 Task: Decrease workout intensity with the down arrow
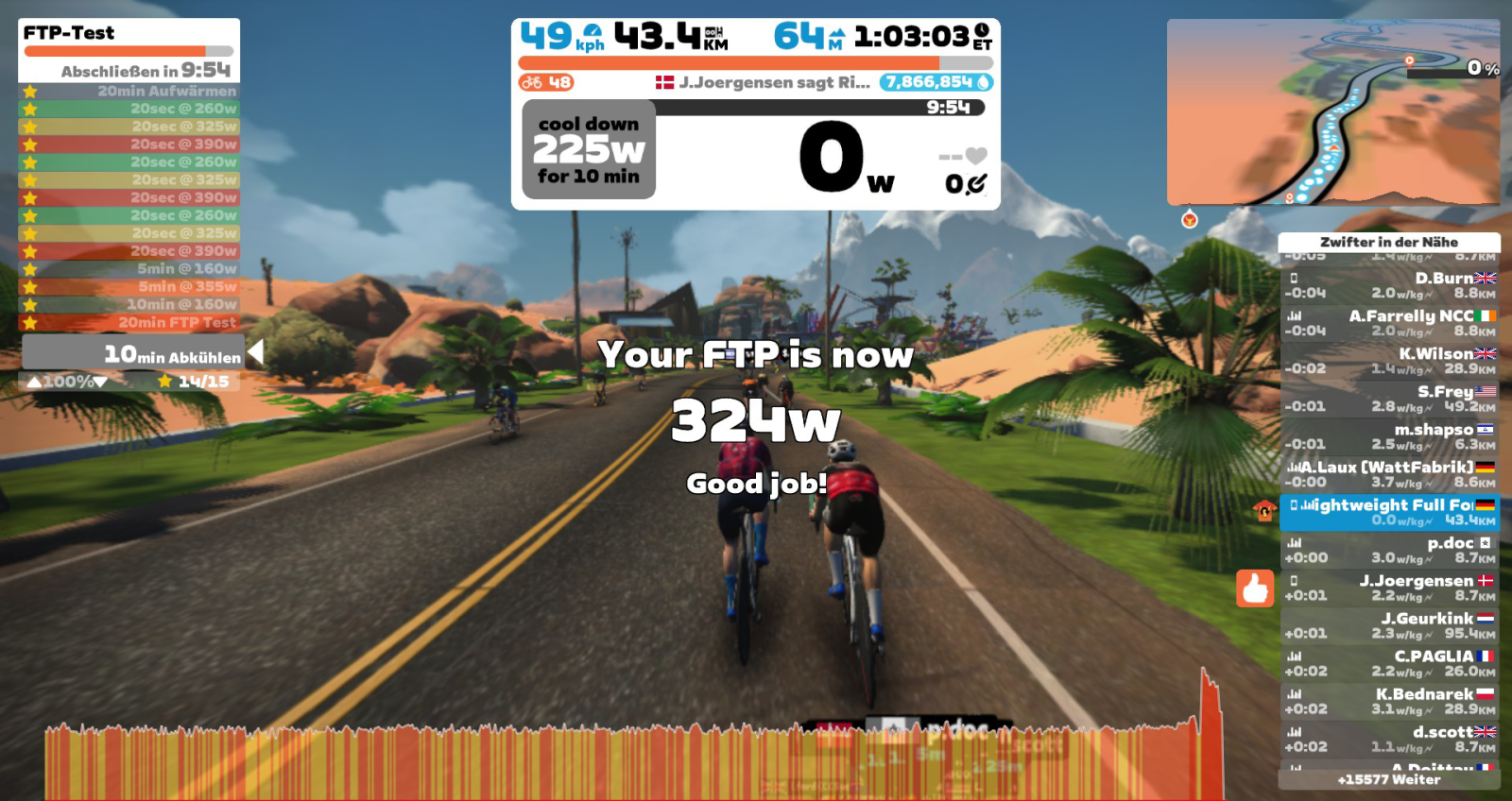coord(100,382)
